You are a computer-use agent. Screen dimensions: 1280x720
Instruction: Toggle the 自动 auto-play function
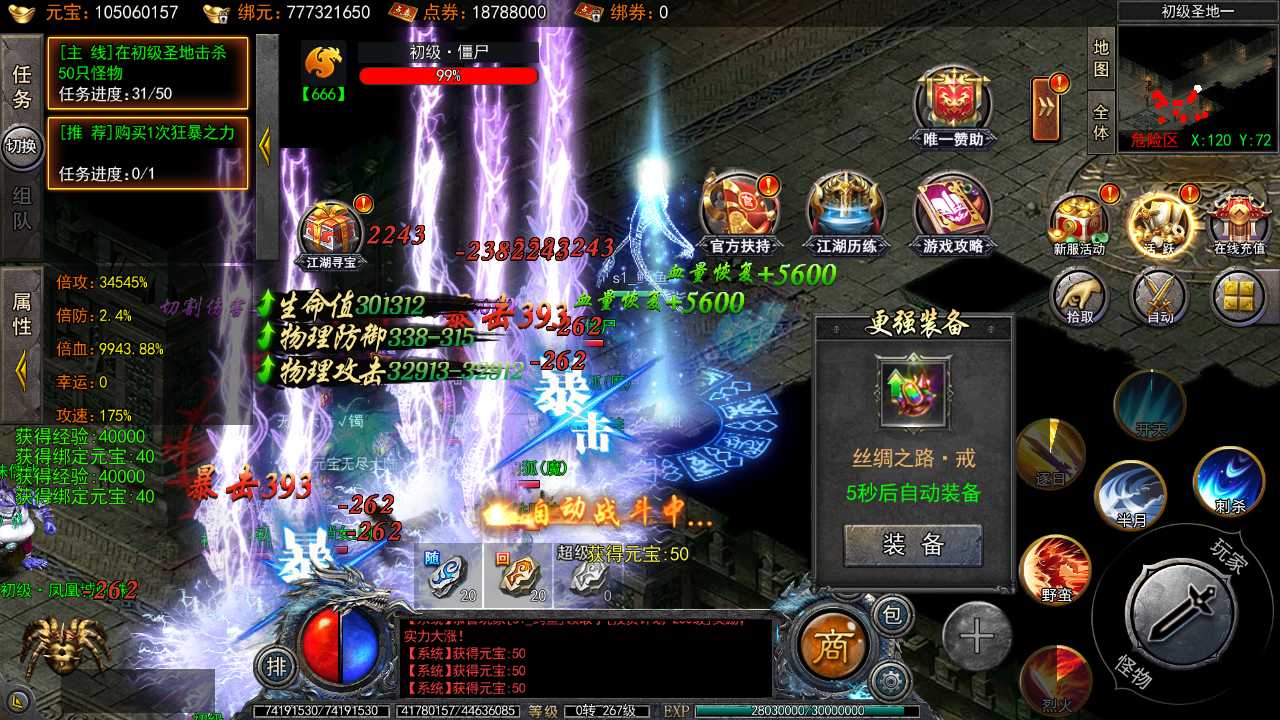coord(1160,298)
